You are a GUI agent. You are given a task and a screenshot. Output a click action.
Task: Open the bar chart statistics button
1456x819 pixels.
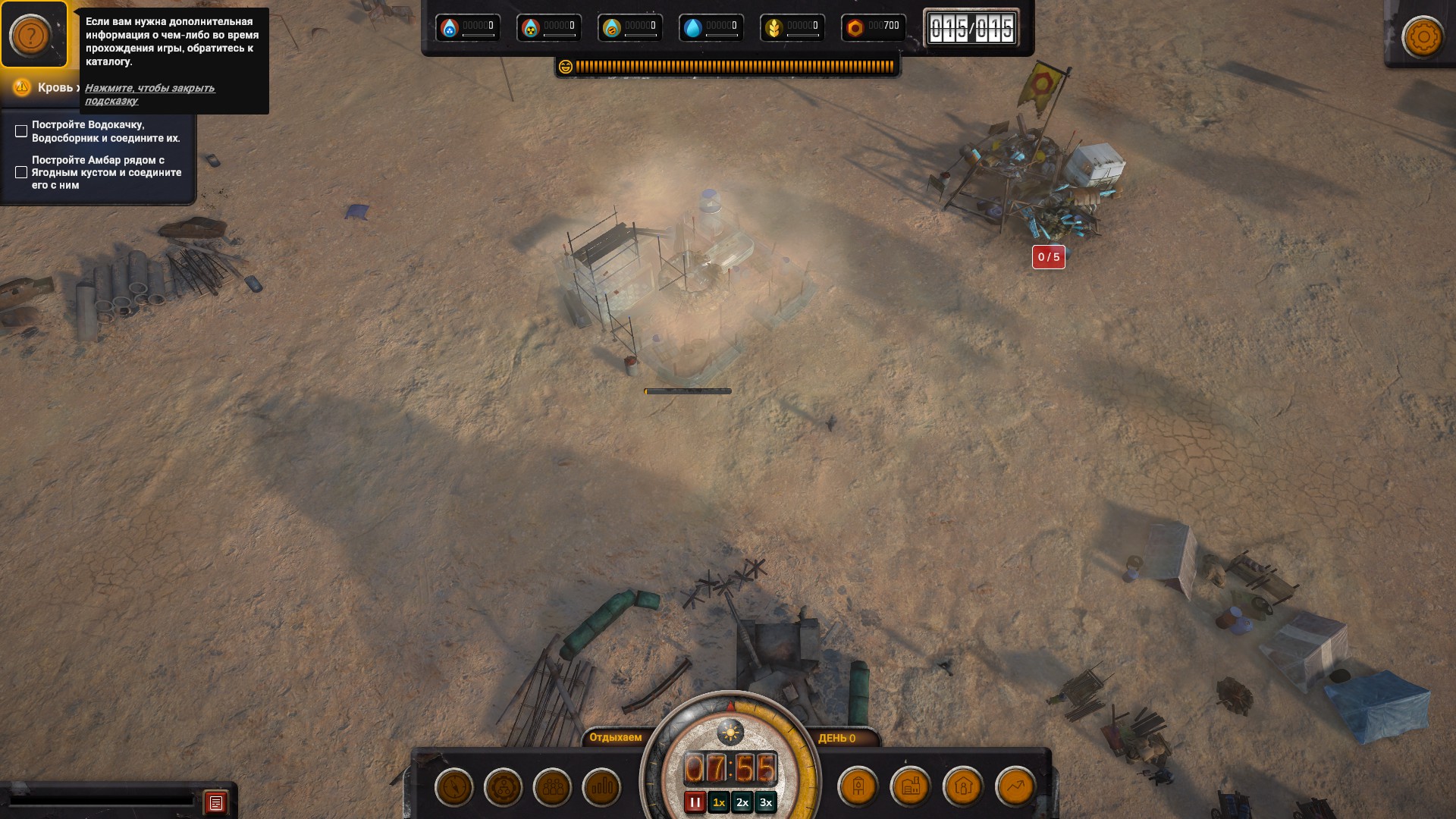tap(601, 787)
